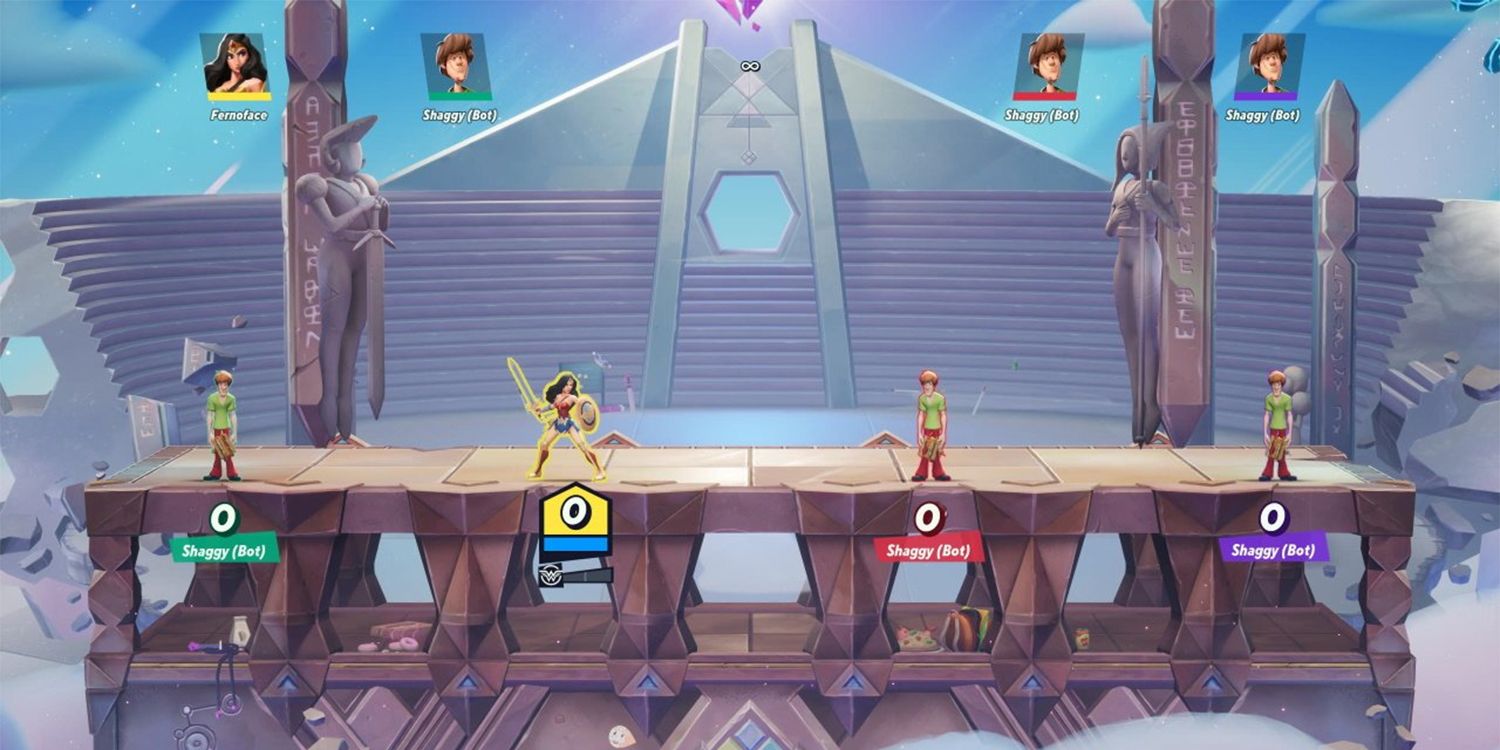1500x750 pixels.
Task: Select the purple Shaggy (Bot) portrait
Action: point(1268,68)
